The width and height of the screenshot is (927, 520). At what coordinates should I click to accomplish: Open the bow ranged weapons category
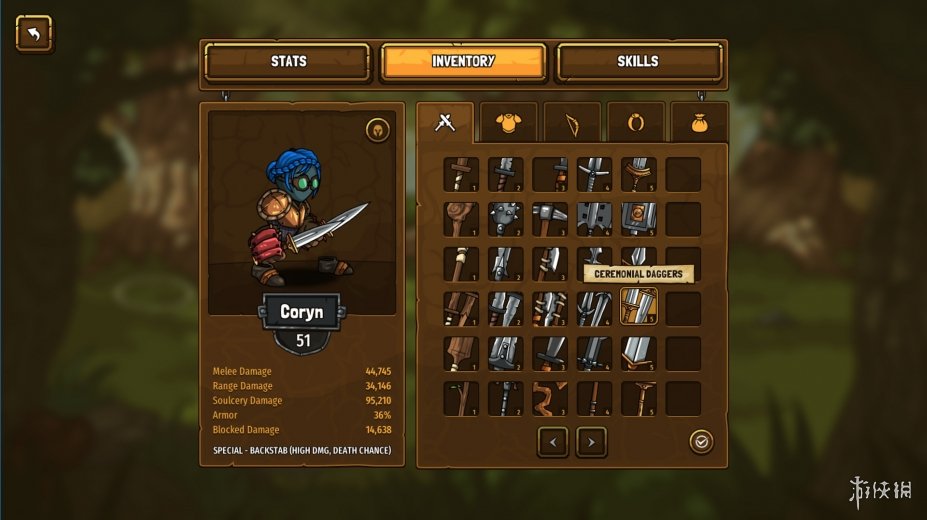572,123
